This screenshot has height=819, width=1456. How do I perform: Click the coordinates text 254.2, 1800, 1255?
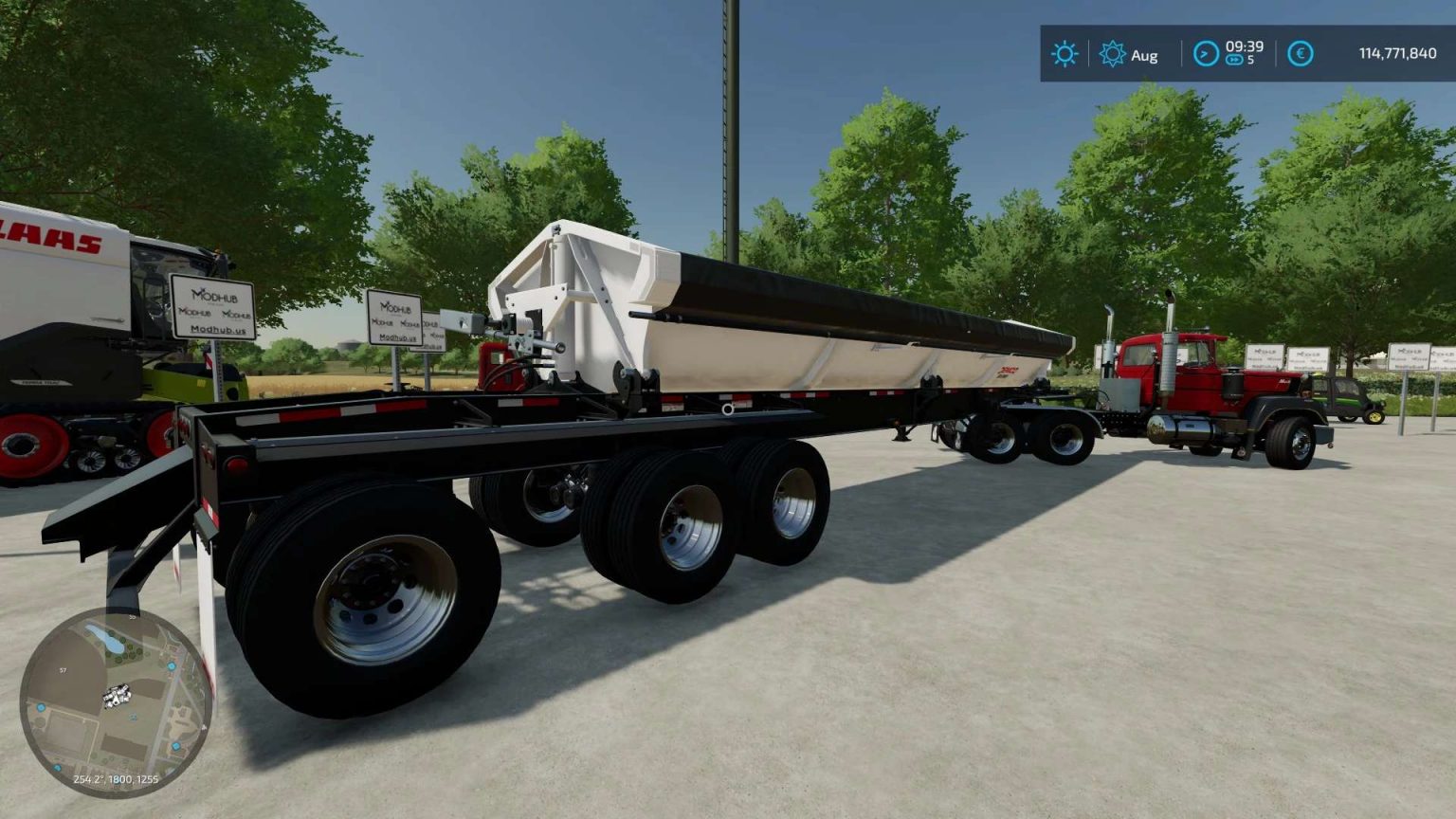pos(116,779)
